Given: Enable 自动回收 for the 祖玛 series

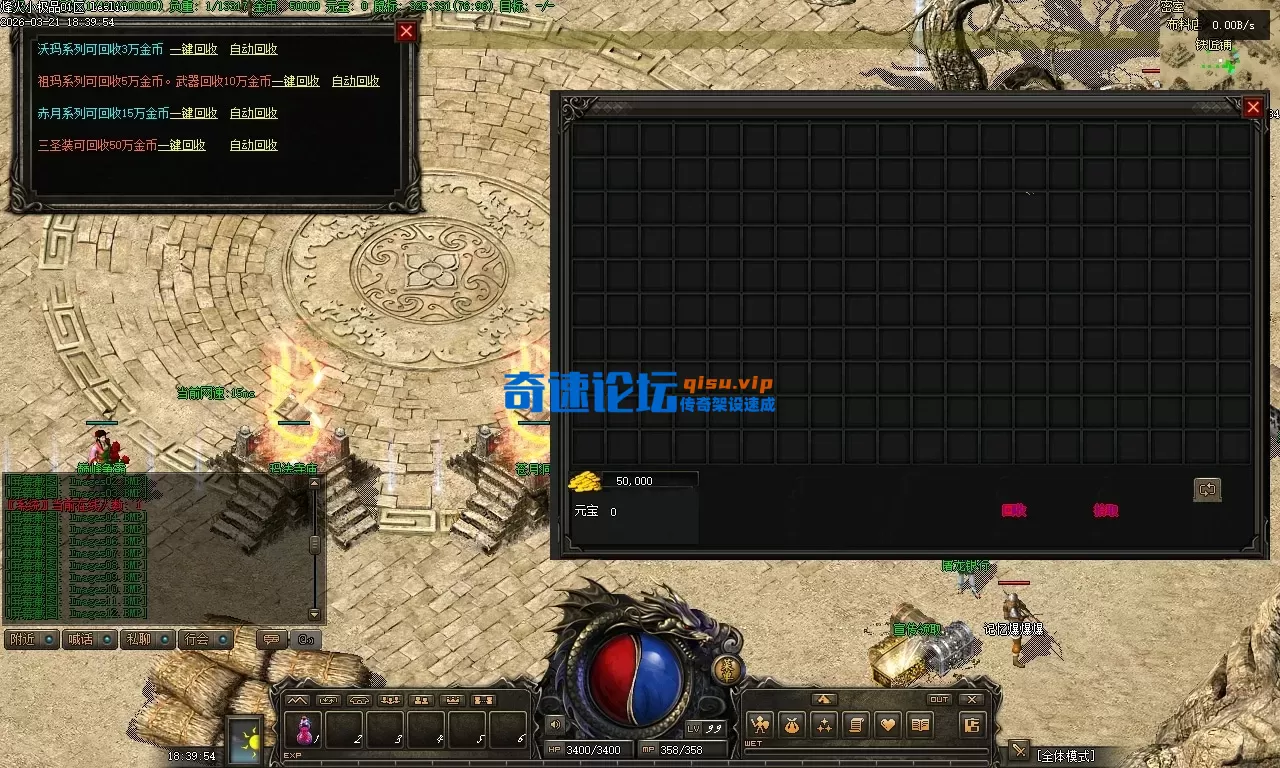Looking at the screenshot, I should pos(355,81).
